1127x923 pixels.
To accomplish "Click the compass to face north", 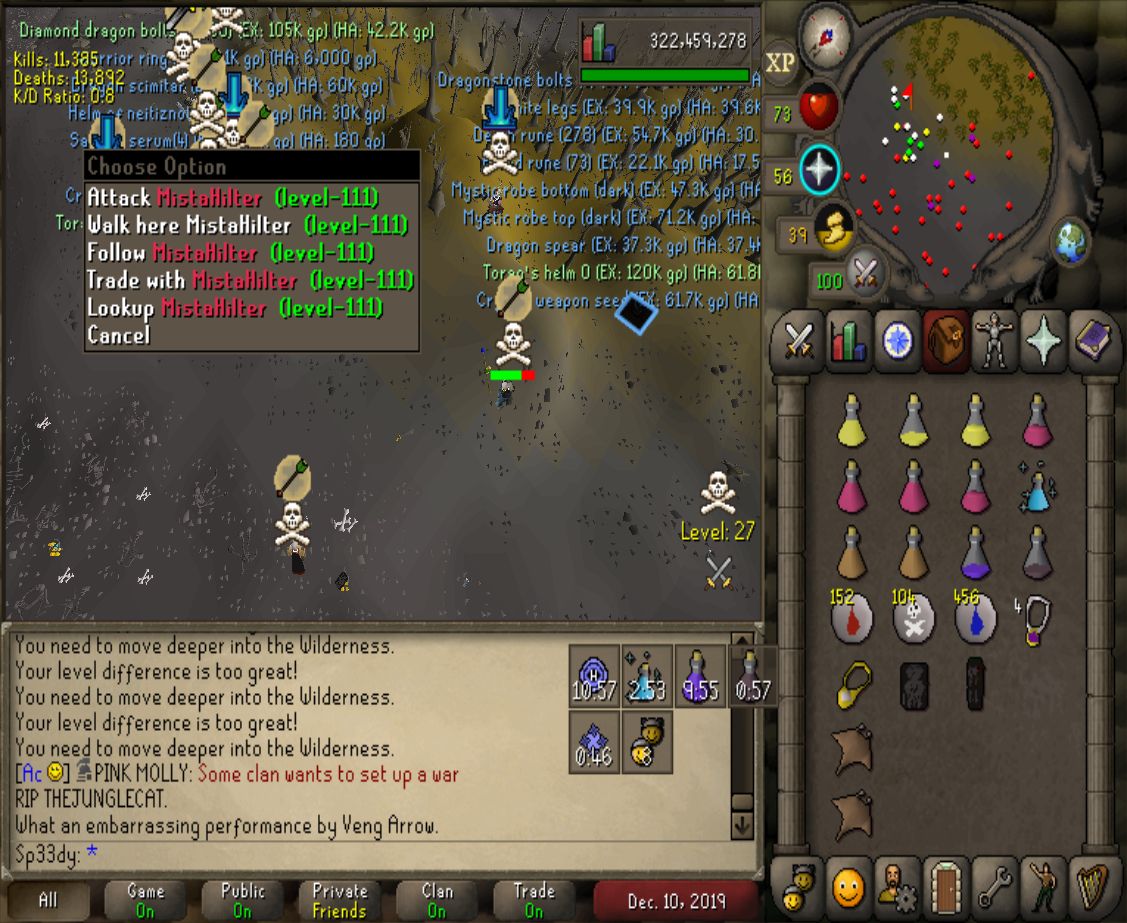I will [x=826, y=34].
